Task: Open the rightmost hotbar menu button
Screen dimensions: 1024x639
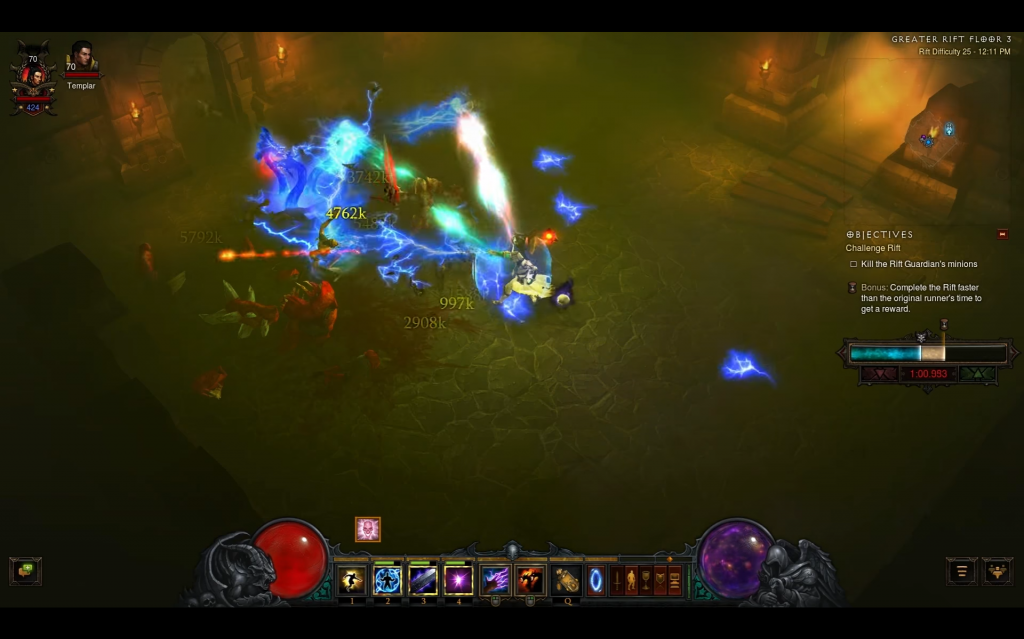Action: [675, 580]
